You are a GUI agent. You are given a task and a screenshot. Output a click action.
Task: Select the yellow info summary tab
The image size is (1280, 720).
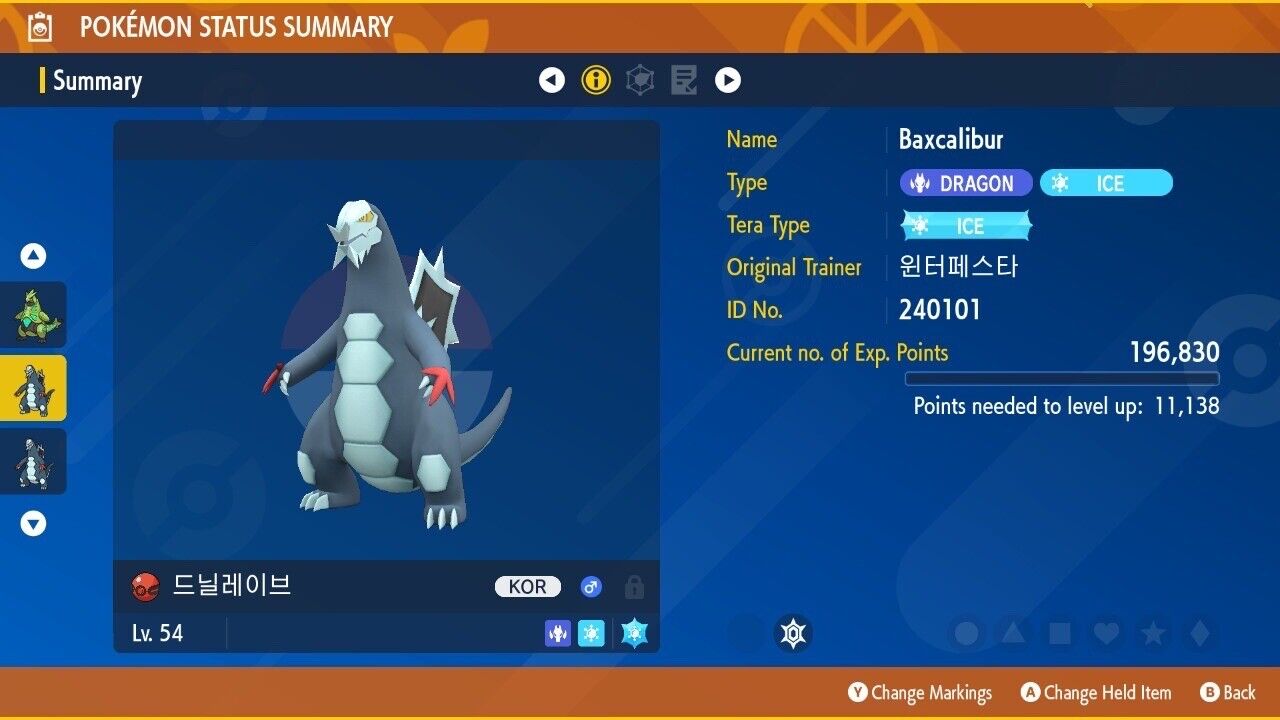[x=596, y=80]
